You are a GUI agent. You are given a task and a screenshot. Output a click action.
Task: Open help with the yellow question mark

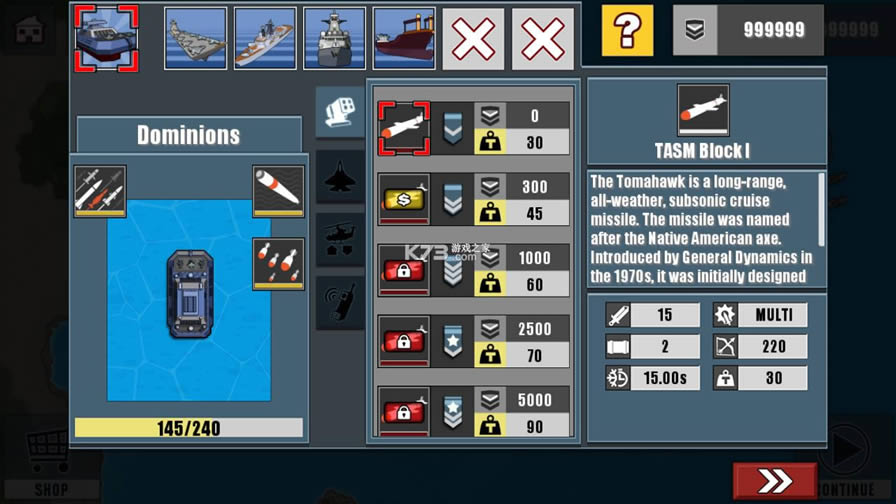627,31
